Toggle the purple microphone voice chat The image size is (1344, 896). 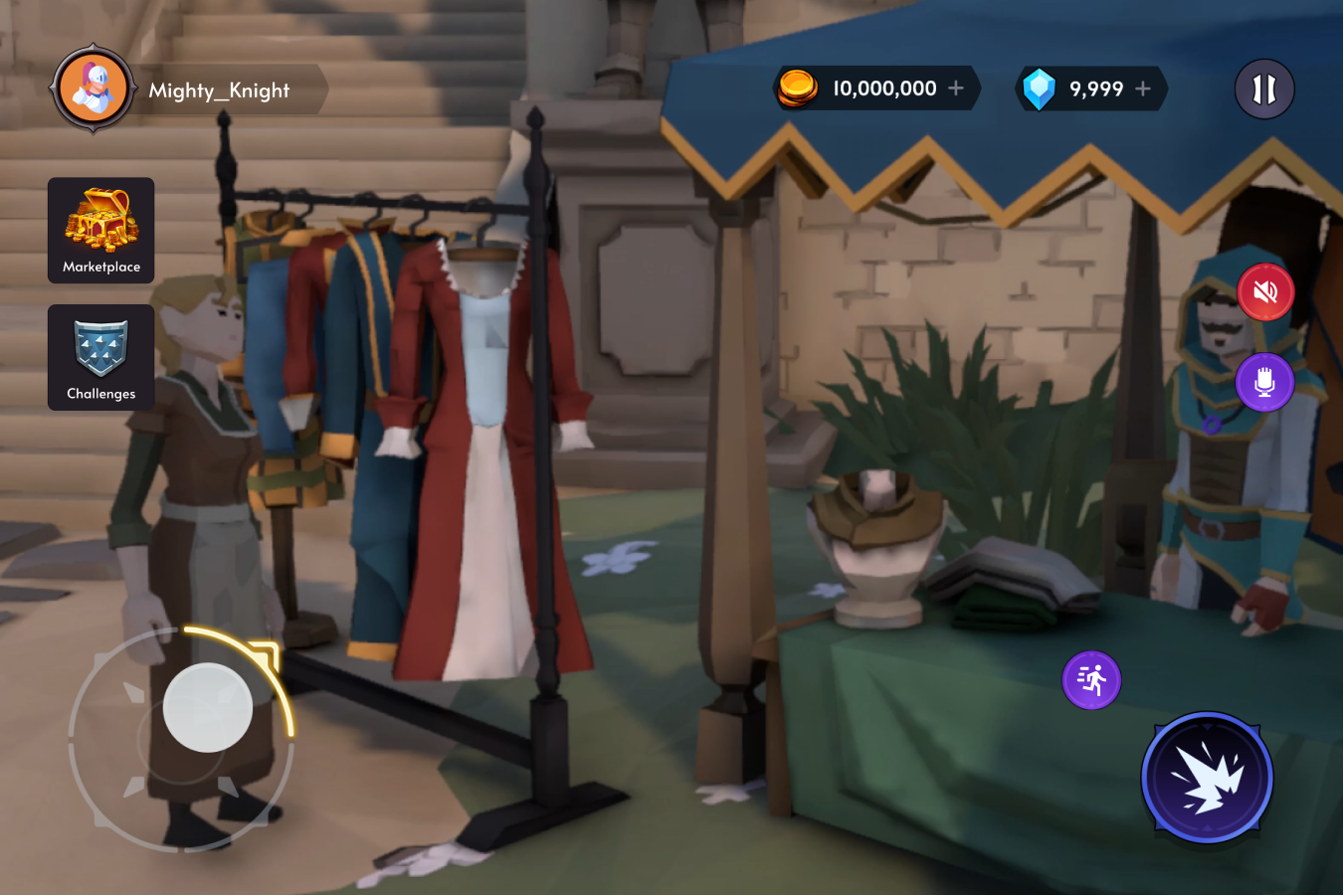[x=1263, y=382]
